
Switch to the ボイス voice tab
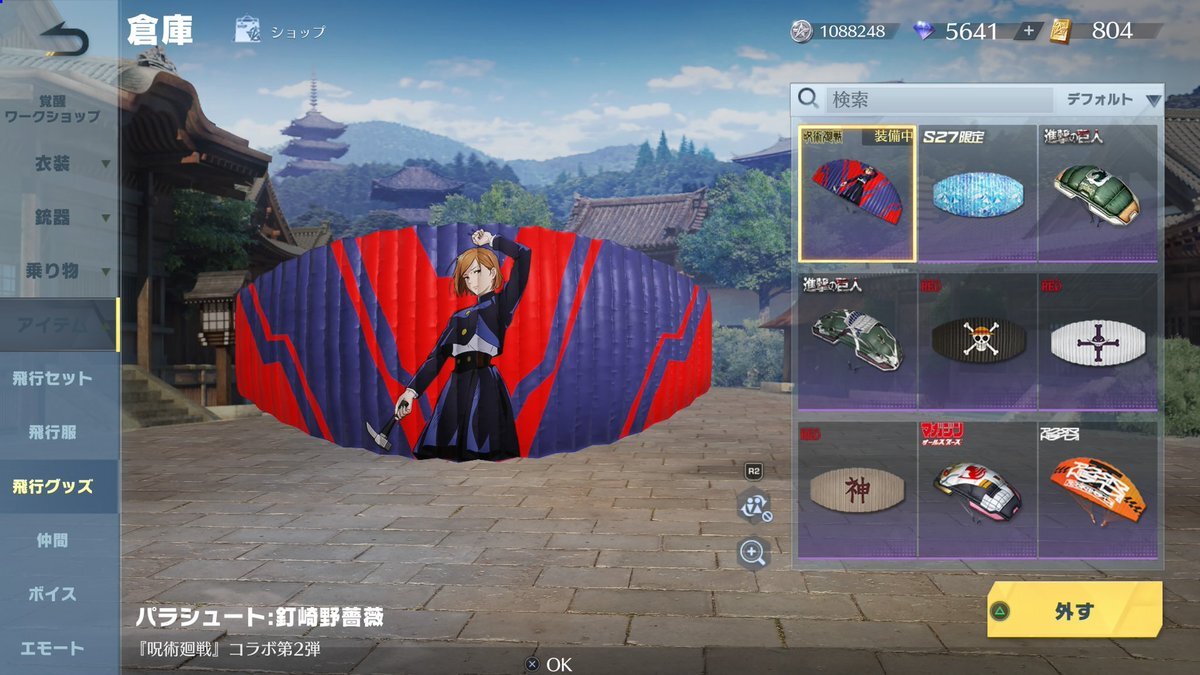point(52,594)
